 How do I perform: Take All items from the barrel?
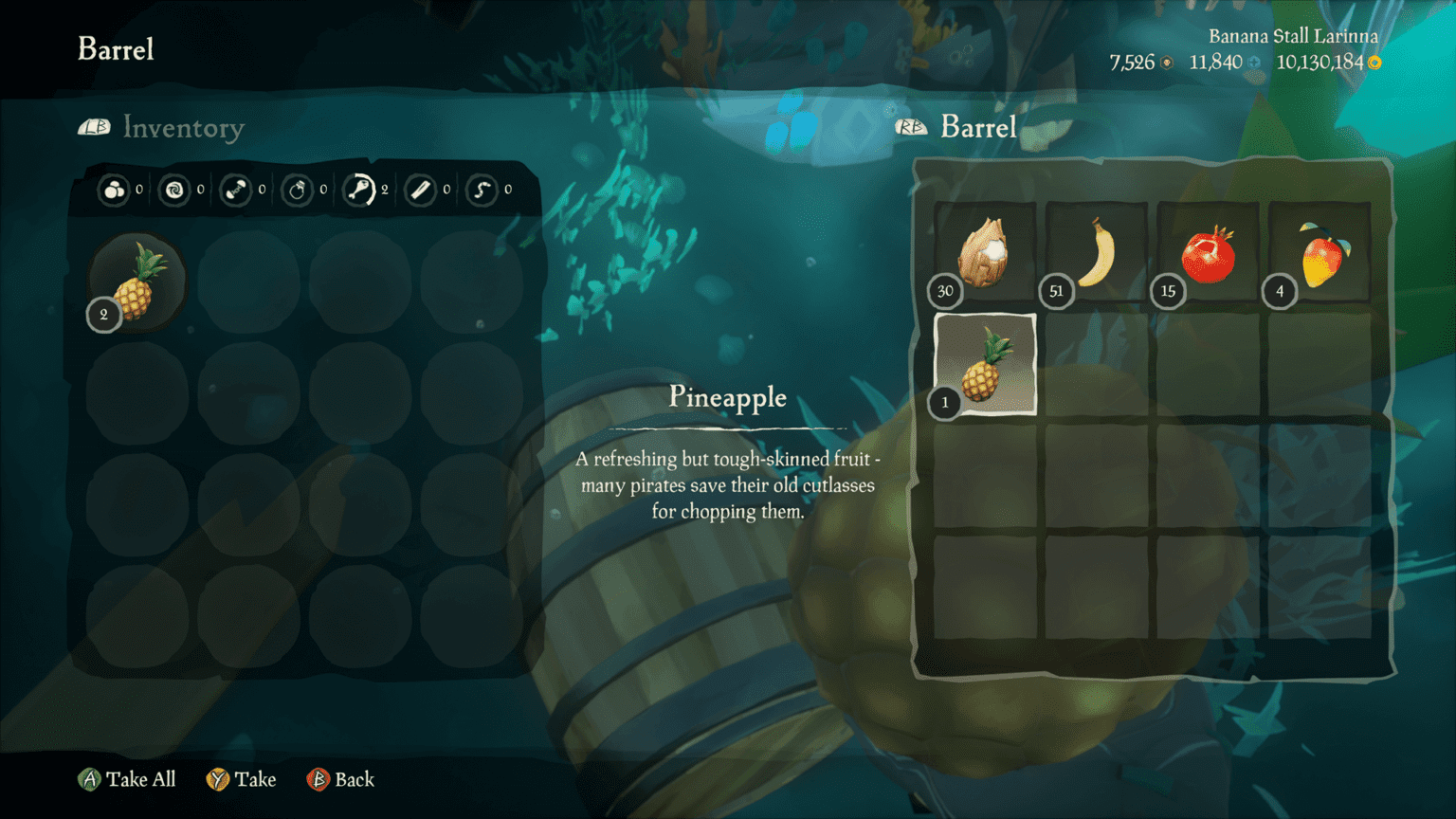[x=127, y=779]
